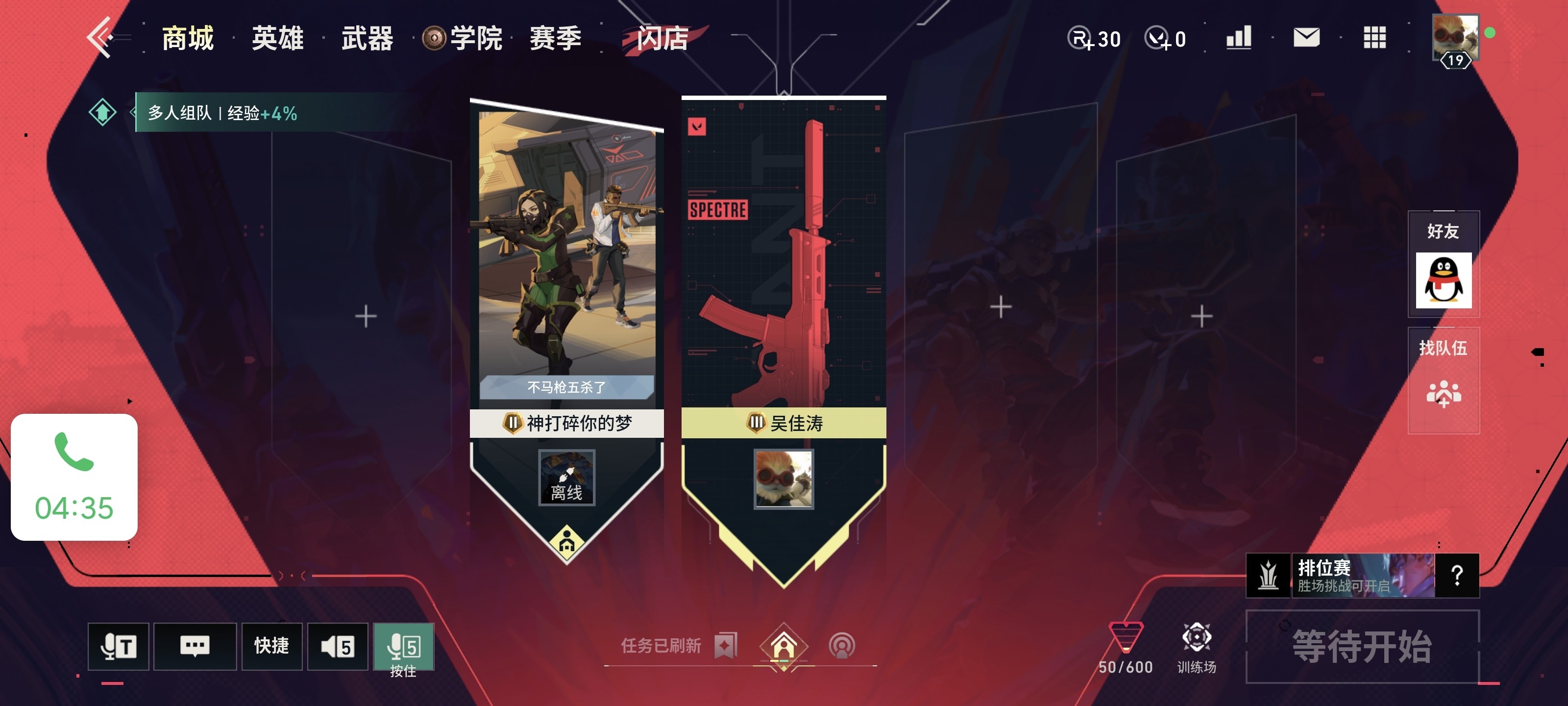Toggle voice-to-text with the T microphone button

coord(118,646)
